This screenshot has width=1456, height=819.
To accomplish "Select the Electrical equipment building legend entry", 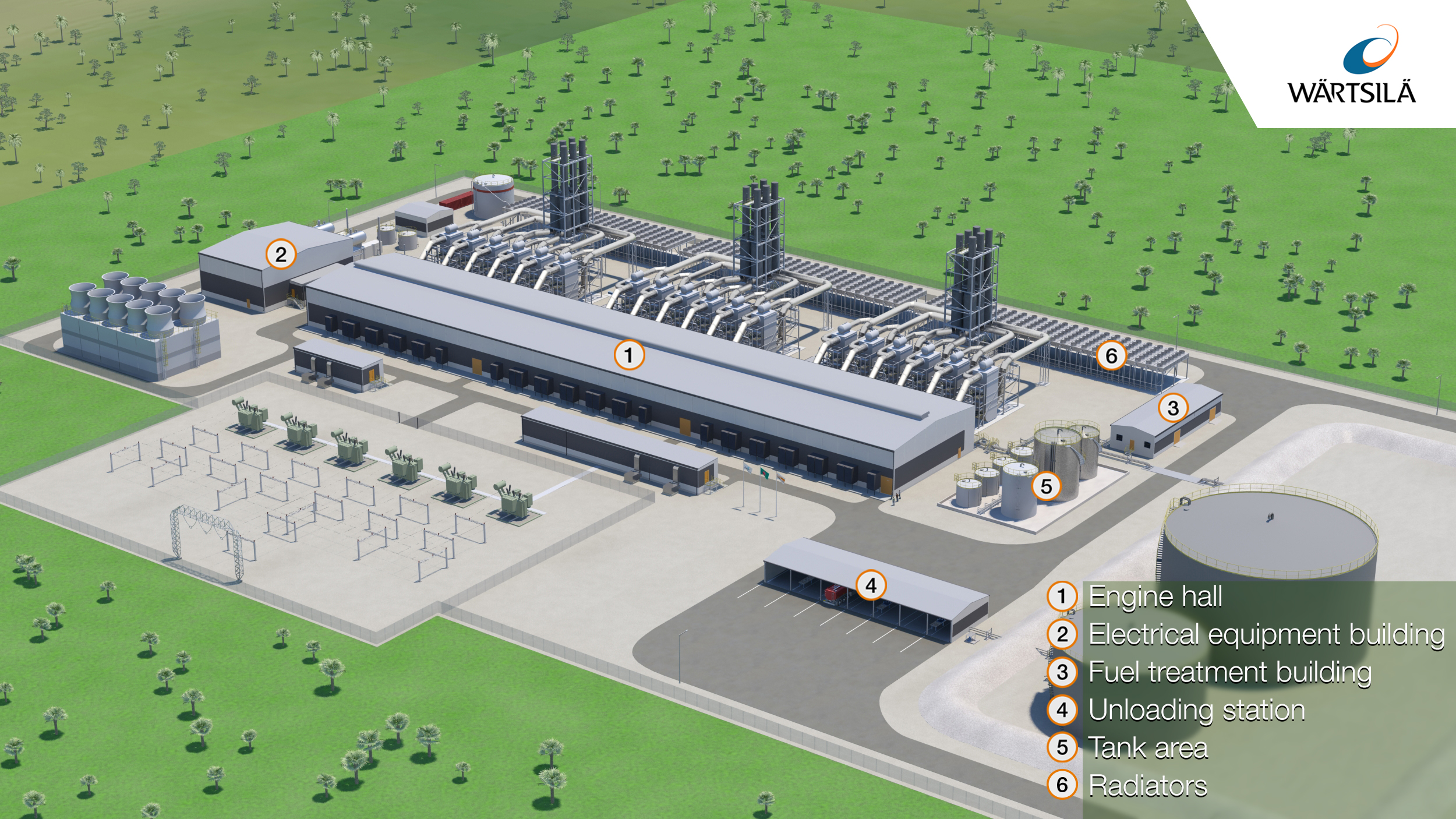I will point(1266,634).
